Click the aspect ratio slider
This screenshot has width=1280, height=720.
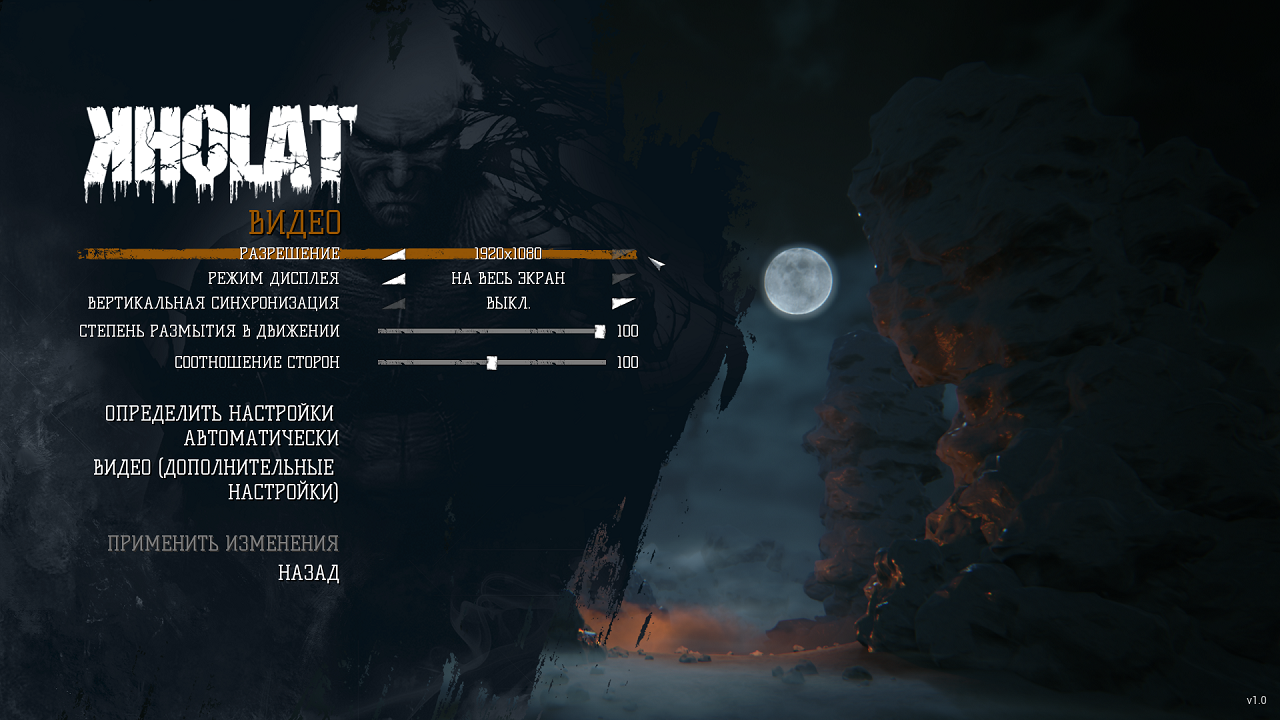pyautogui.click(x=492, y=363)
